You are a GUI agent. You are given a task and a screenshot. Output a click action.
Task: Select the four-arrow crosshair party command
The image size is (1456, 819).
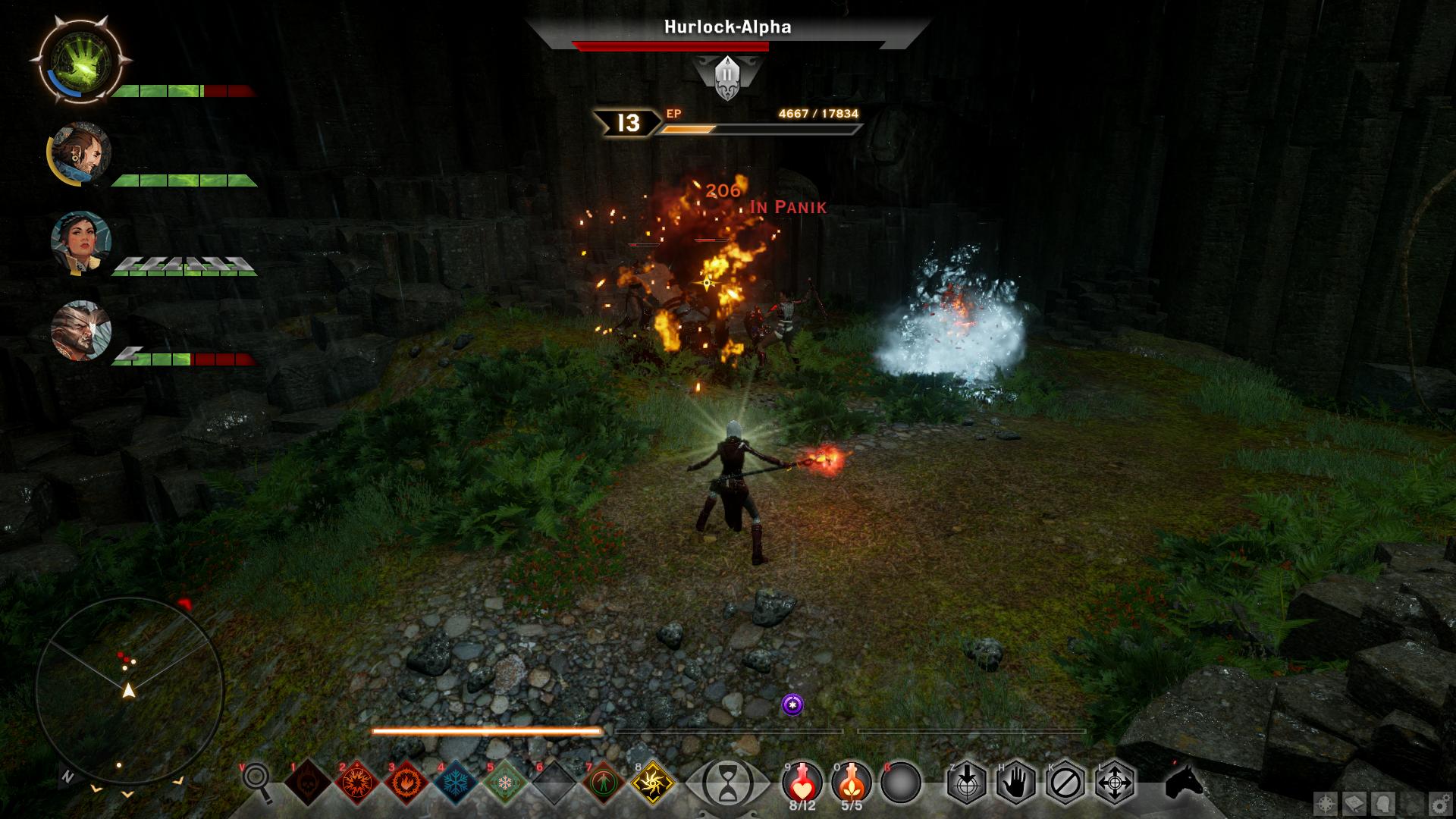point(1115,782)
